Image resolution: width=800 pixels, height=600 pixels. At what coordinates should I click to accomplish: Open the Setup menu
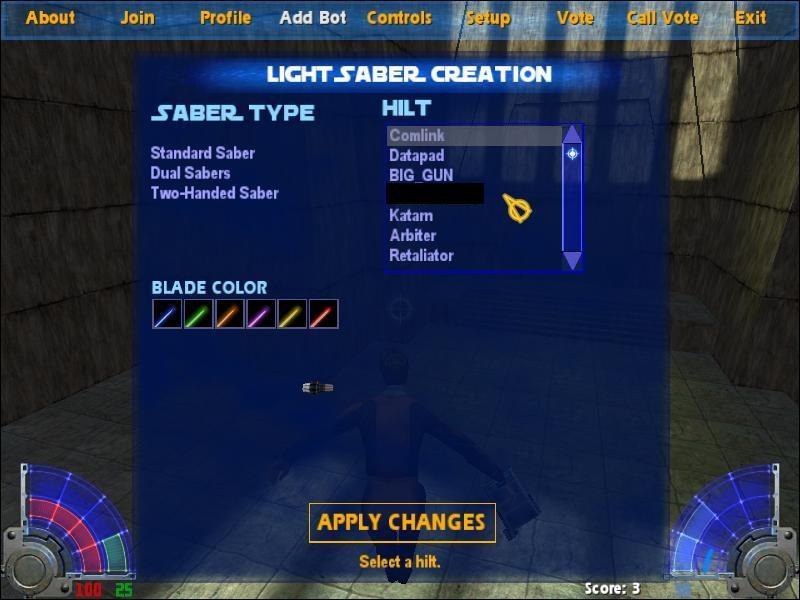pos(488,18)
